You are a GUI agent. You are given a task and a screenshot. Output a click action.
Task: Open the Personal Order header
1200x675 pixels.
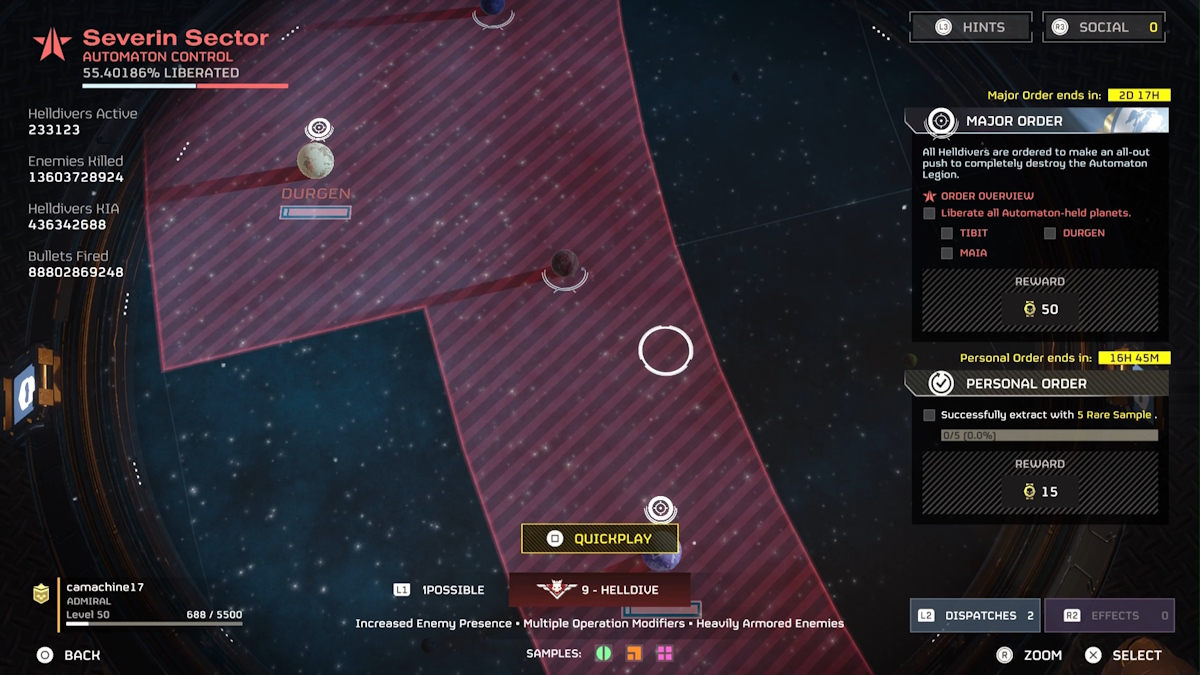click(1036, 384)
